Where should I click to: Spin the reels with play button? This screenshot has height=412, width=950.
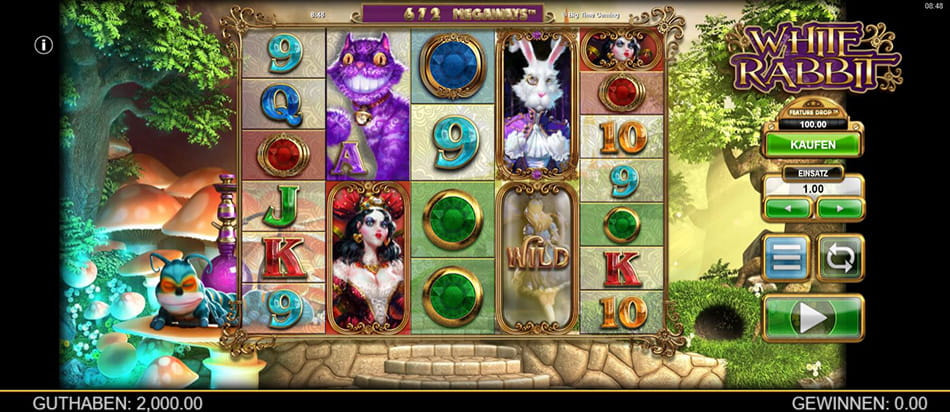(812, 318)
